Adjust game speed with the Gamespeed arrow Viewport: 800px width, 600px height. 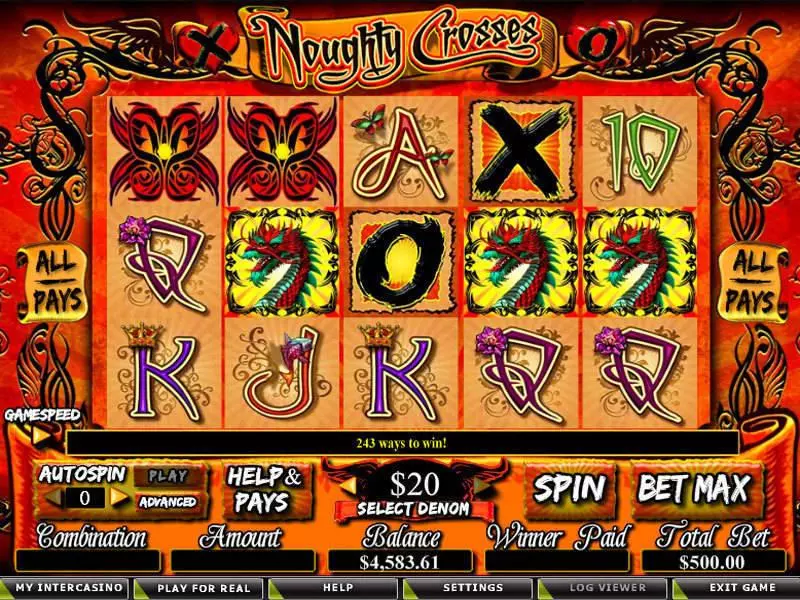coord(41,435)
